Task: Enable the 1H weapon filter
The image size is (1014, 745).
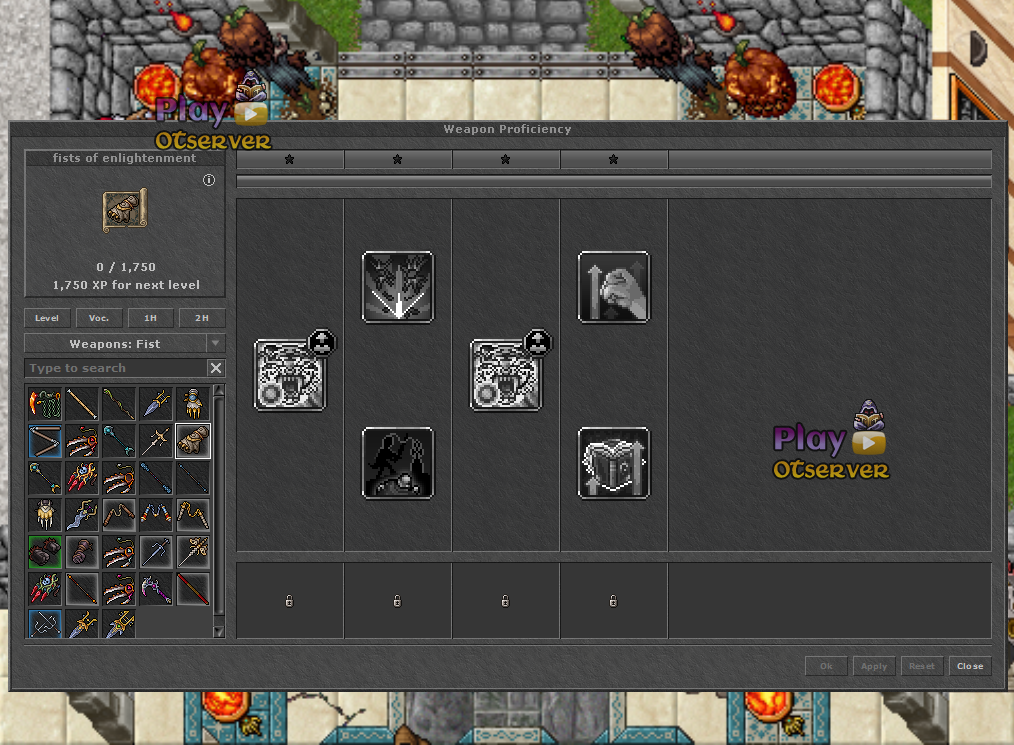Action: 150,318
